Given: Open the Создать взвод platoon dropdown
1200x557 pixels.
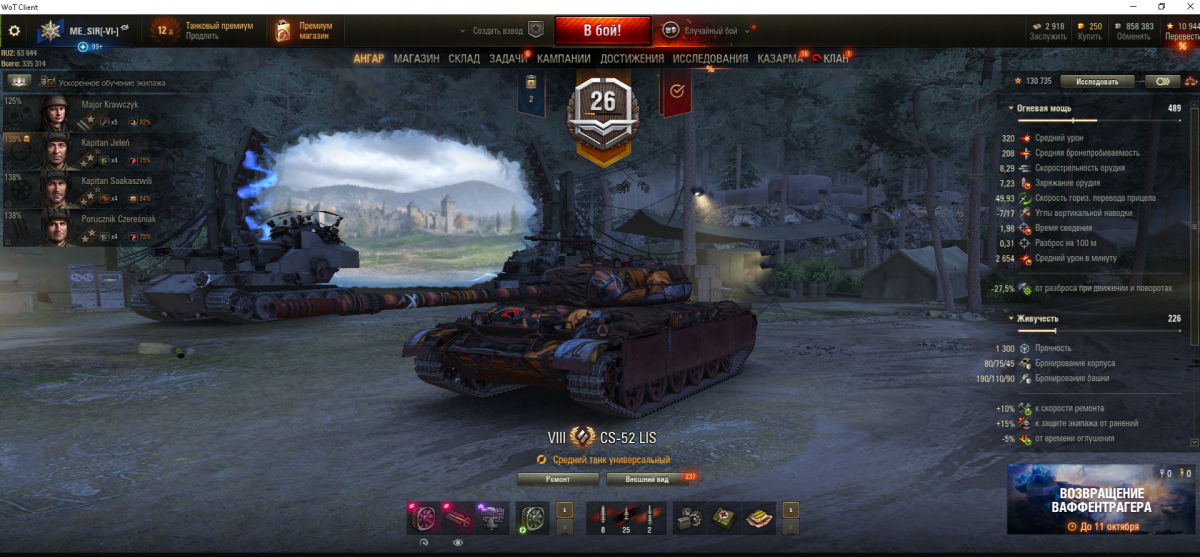Looking at the screenshot, I should coord(505,31).
